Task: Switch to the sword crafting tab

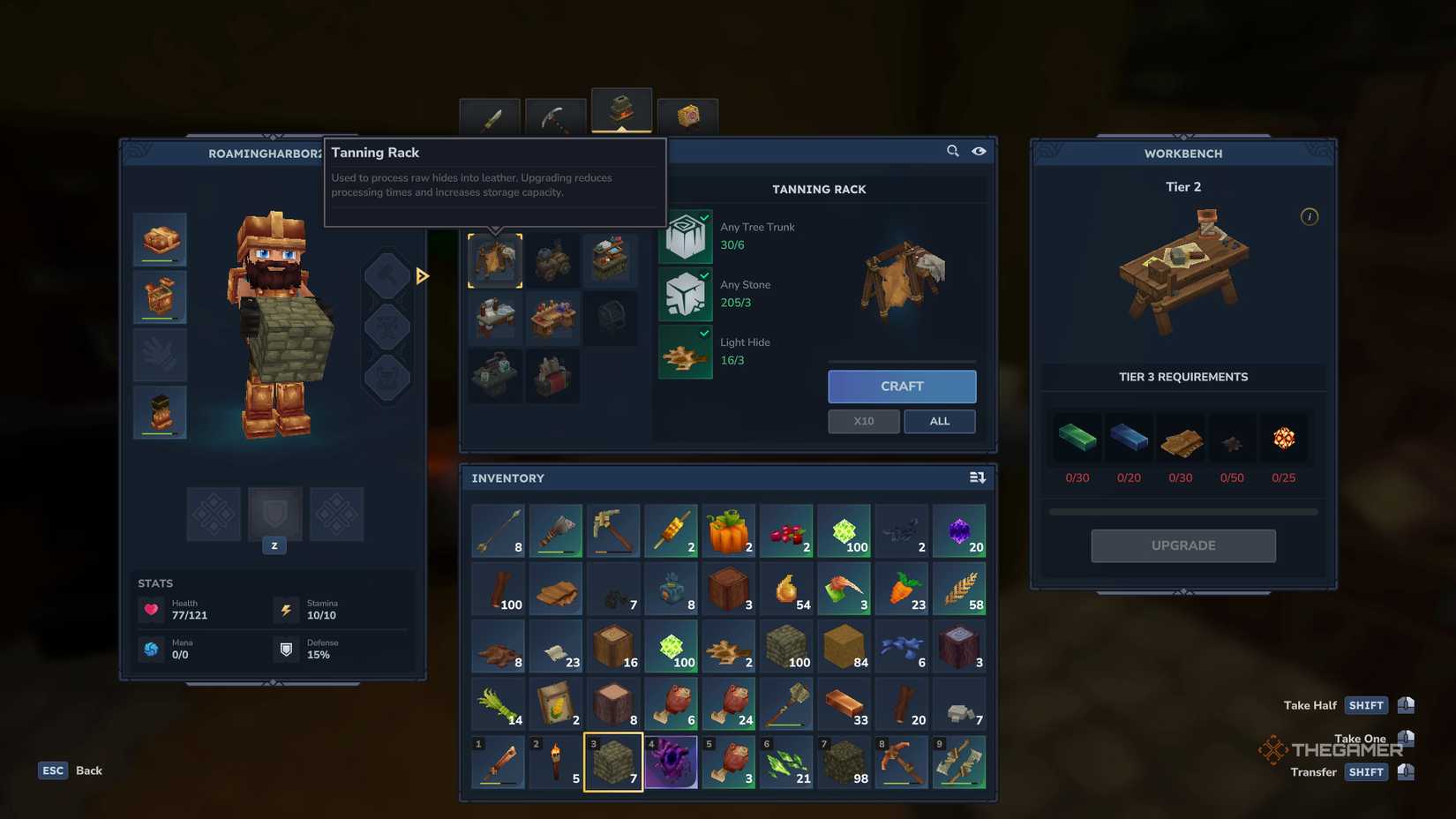Action: 489,117
